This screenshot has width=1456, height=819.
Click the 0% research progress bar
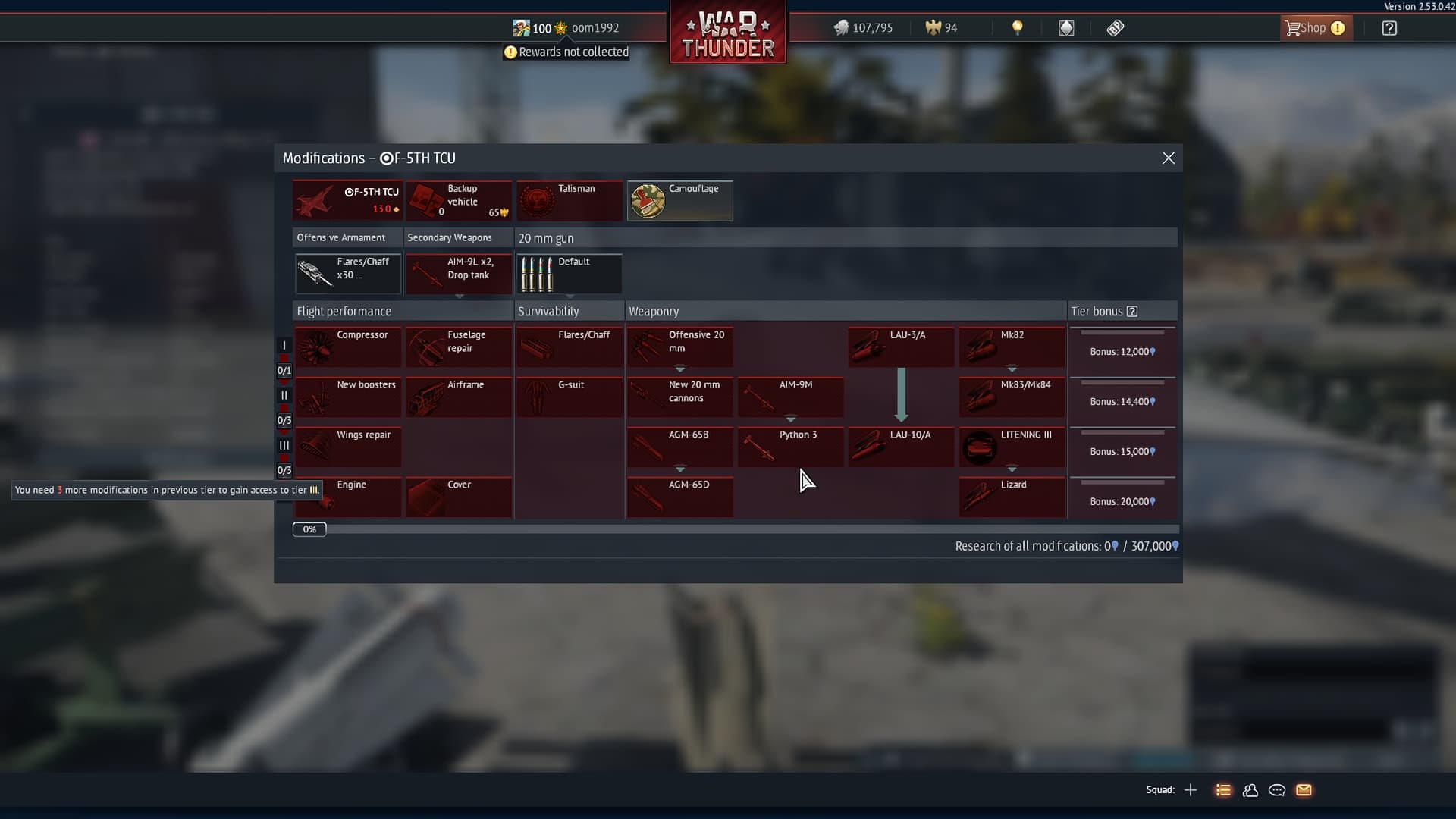tap(309, 529)
